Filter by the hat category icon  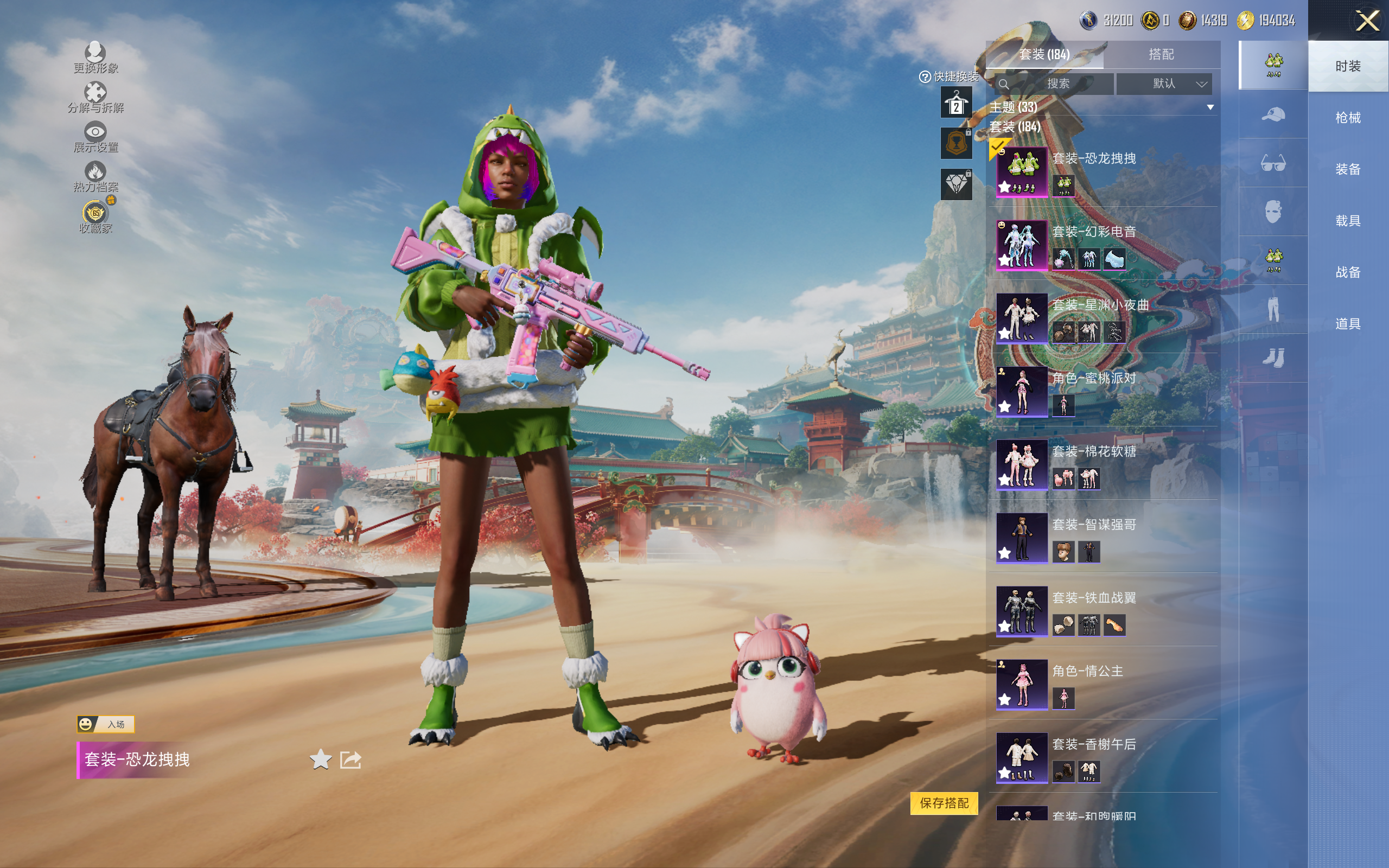point(1273,115)
